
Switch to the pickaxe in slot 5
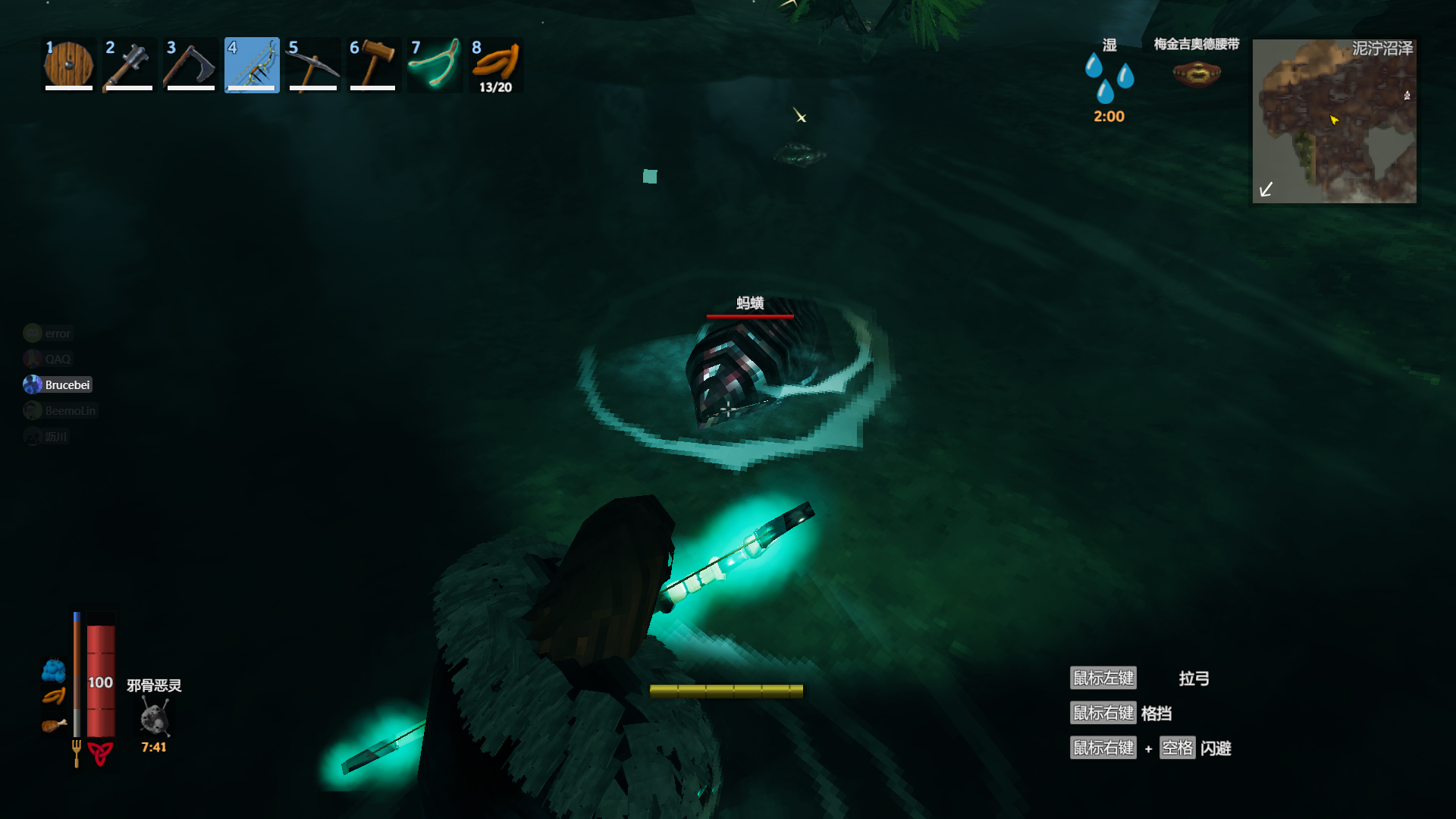tap(312, 65)
